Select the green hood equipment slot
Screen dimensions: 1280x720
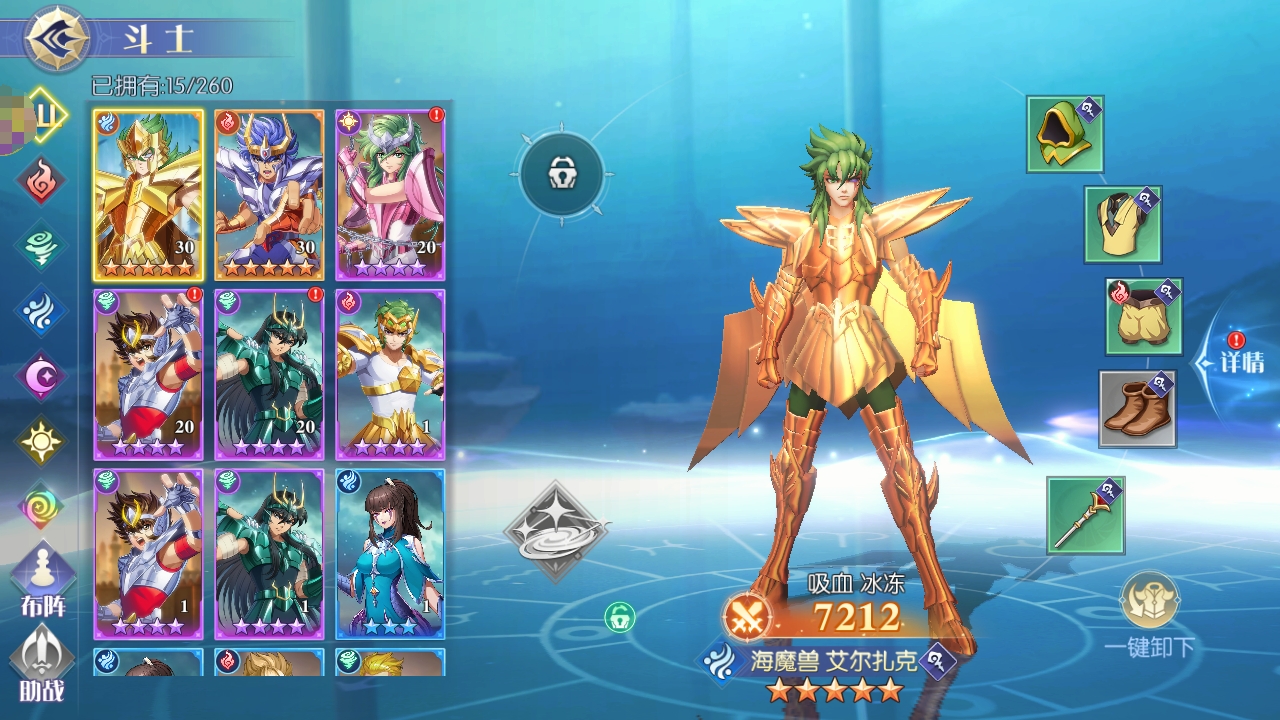[x=1064, y=134]
